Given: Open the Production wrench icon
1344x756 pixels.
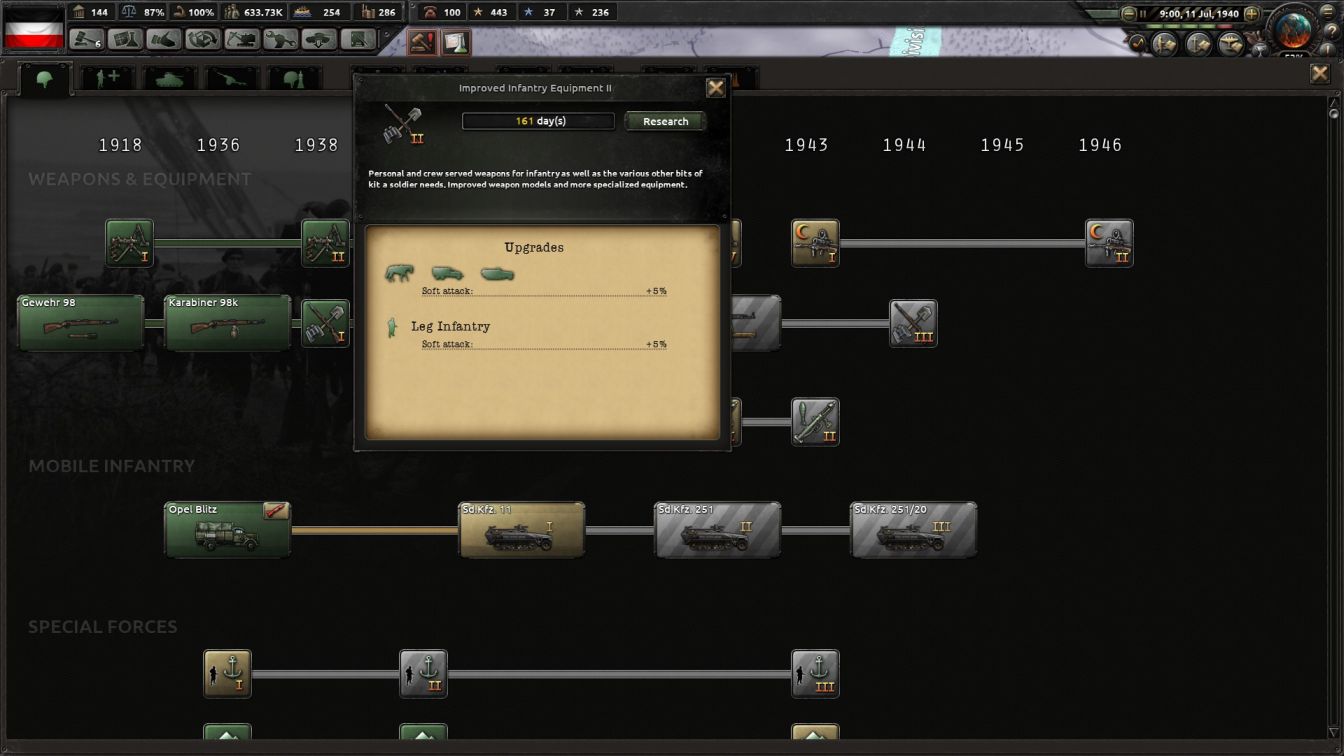Looking at the screenshot, I should tap(280, 38).
